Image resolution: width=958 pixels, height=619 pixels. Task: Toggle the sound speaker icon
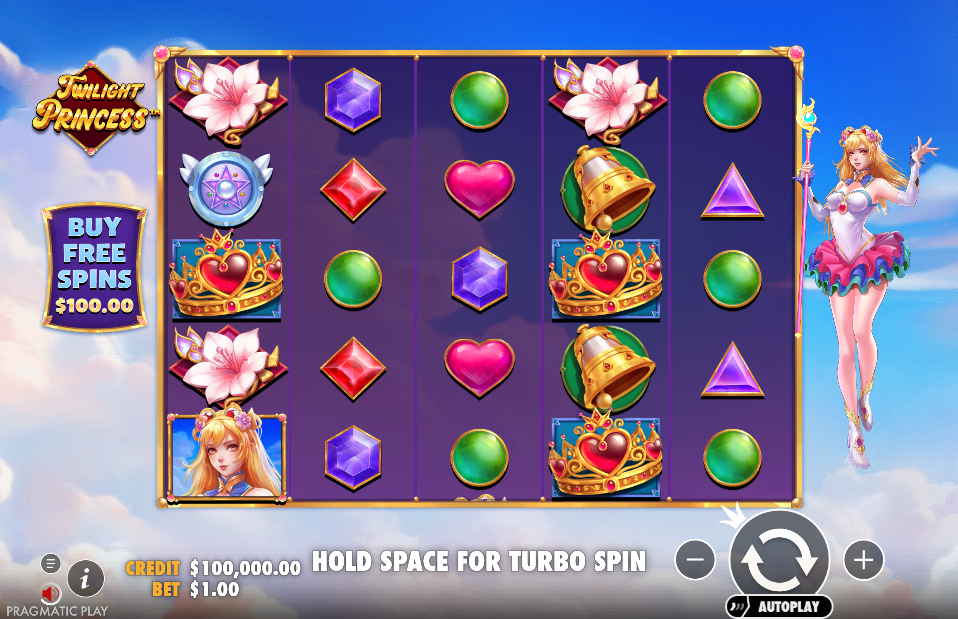click(x=51, y=593)
